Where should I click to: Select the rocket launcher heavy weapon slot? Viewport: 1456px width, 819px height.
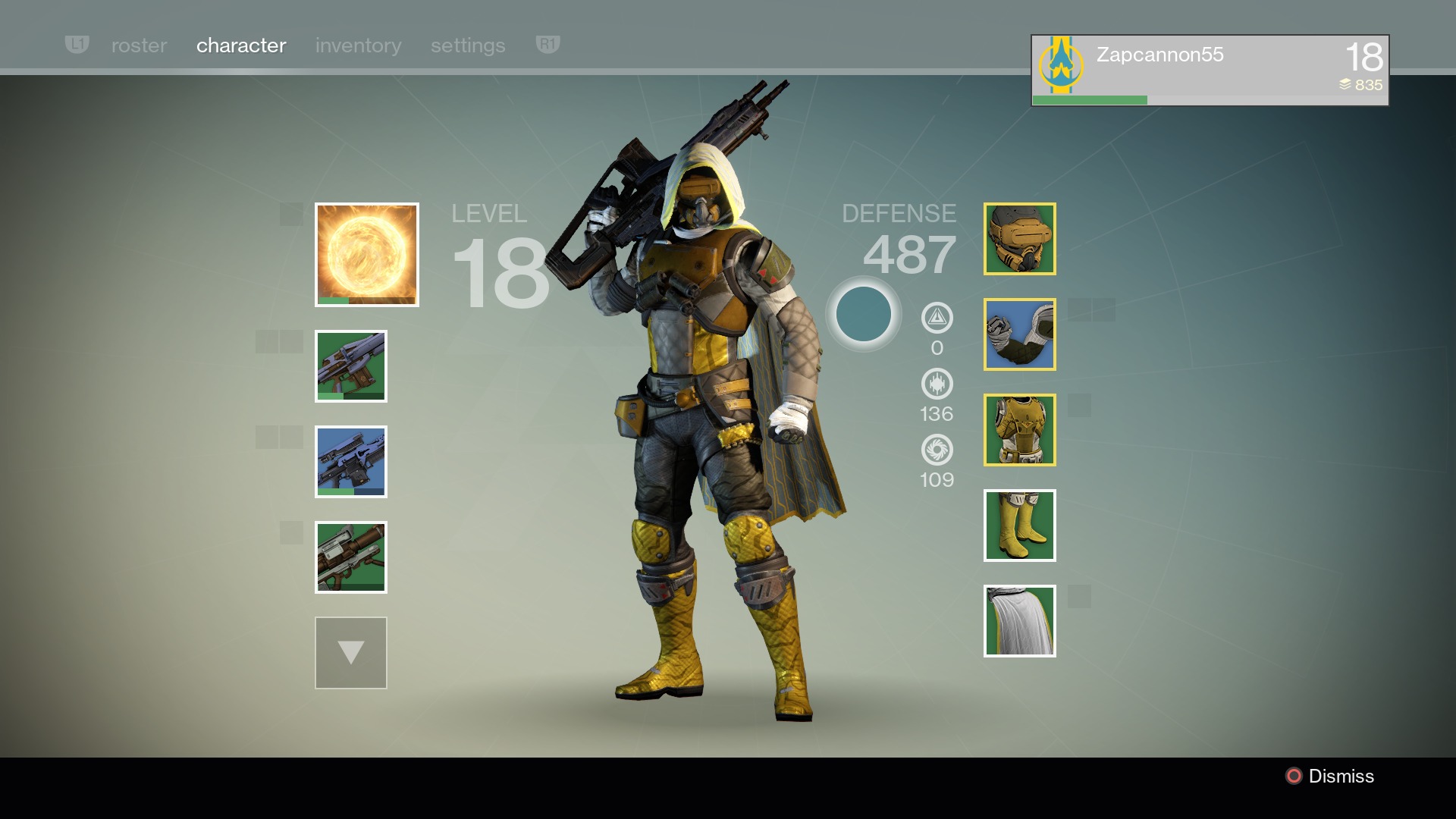click(351, 557)
